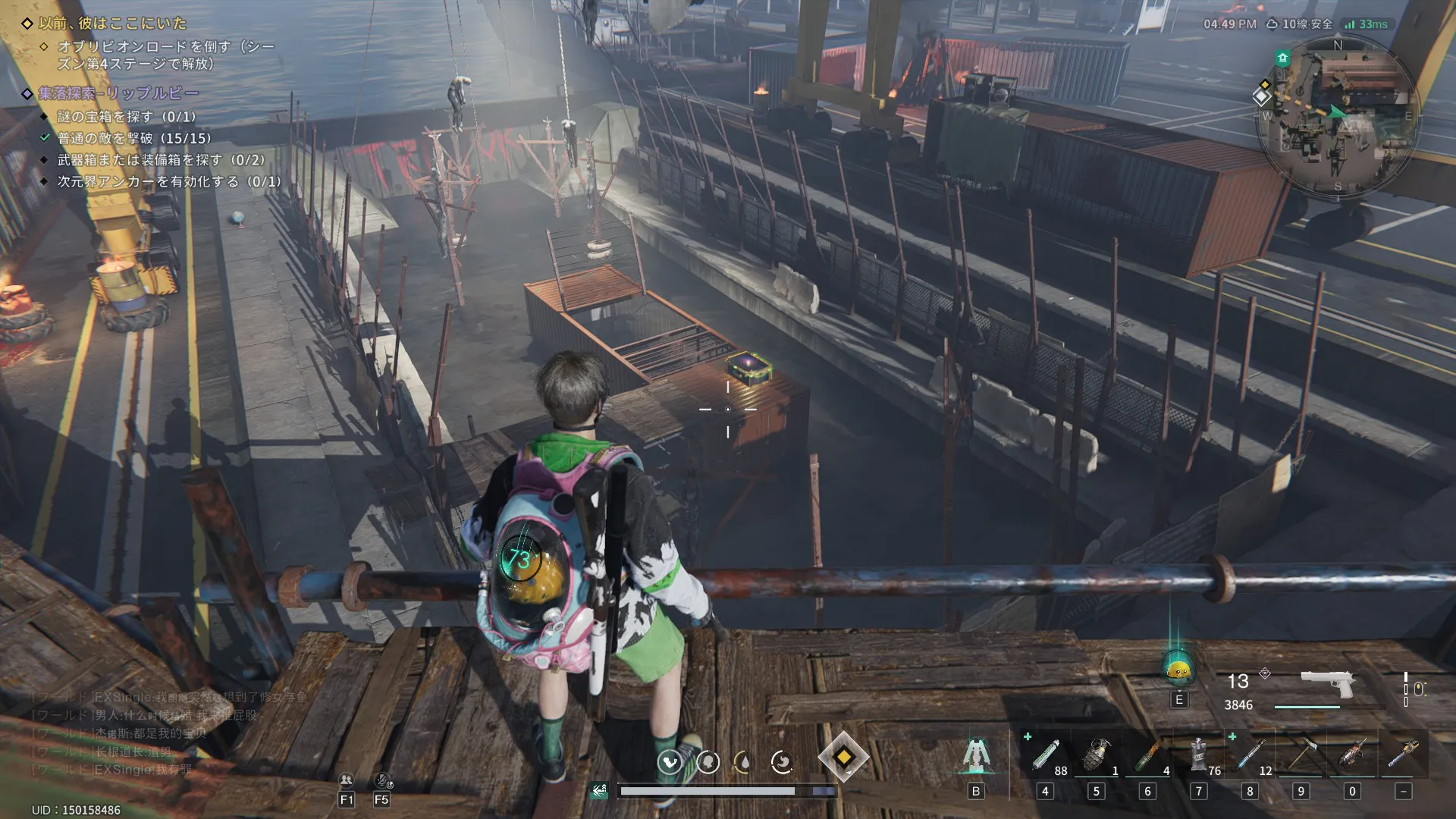
Task: Open the building mode icon
Action: [x=975, y=756]
